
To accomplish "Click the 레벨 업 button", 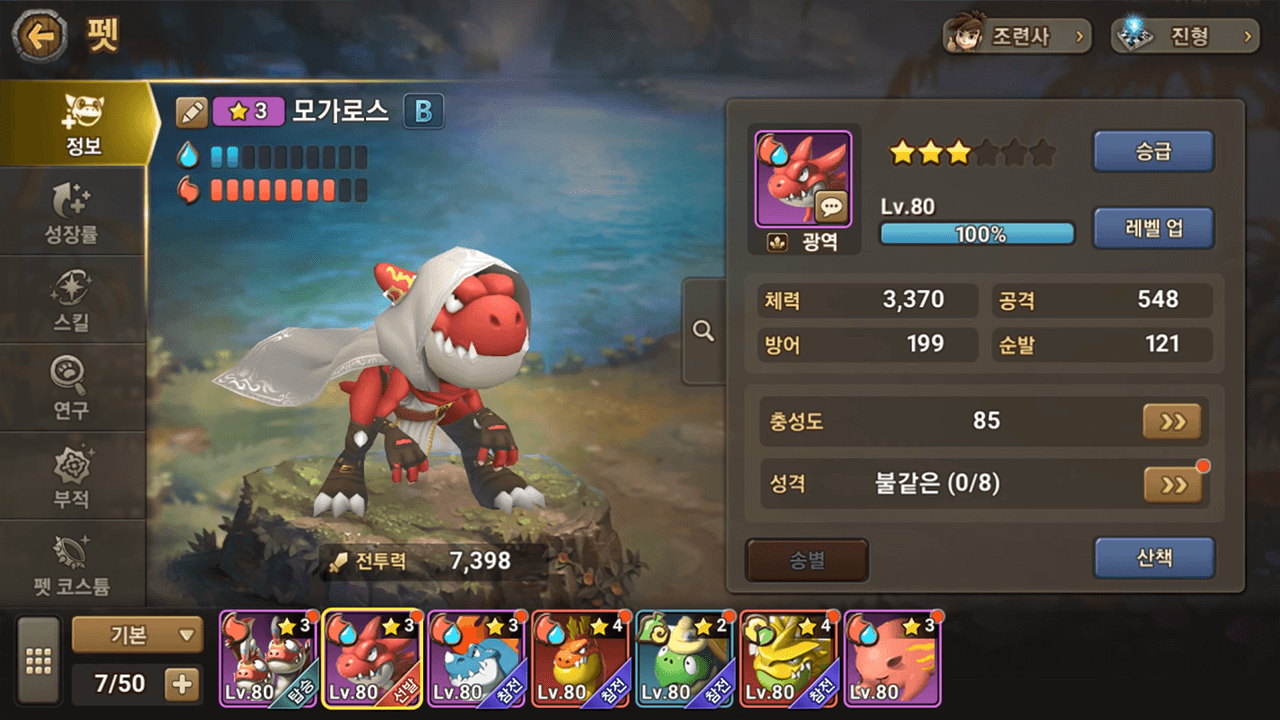I will pyautogui.click(x=1153, y=228).
